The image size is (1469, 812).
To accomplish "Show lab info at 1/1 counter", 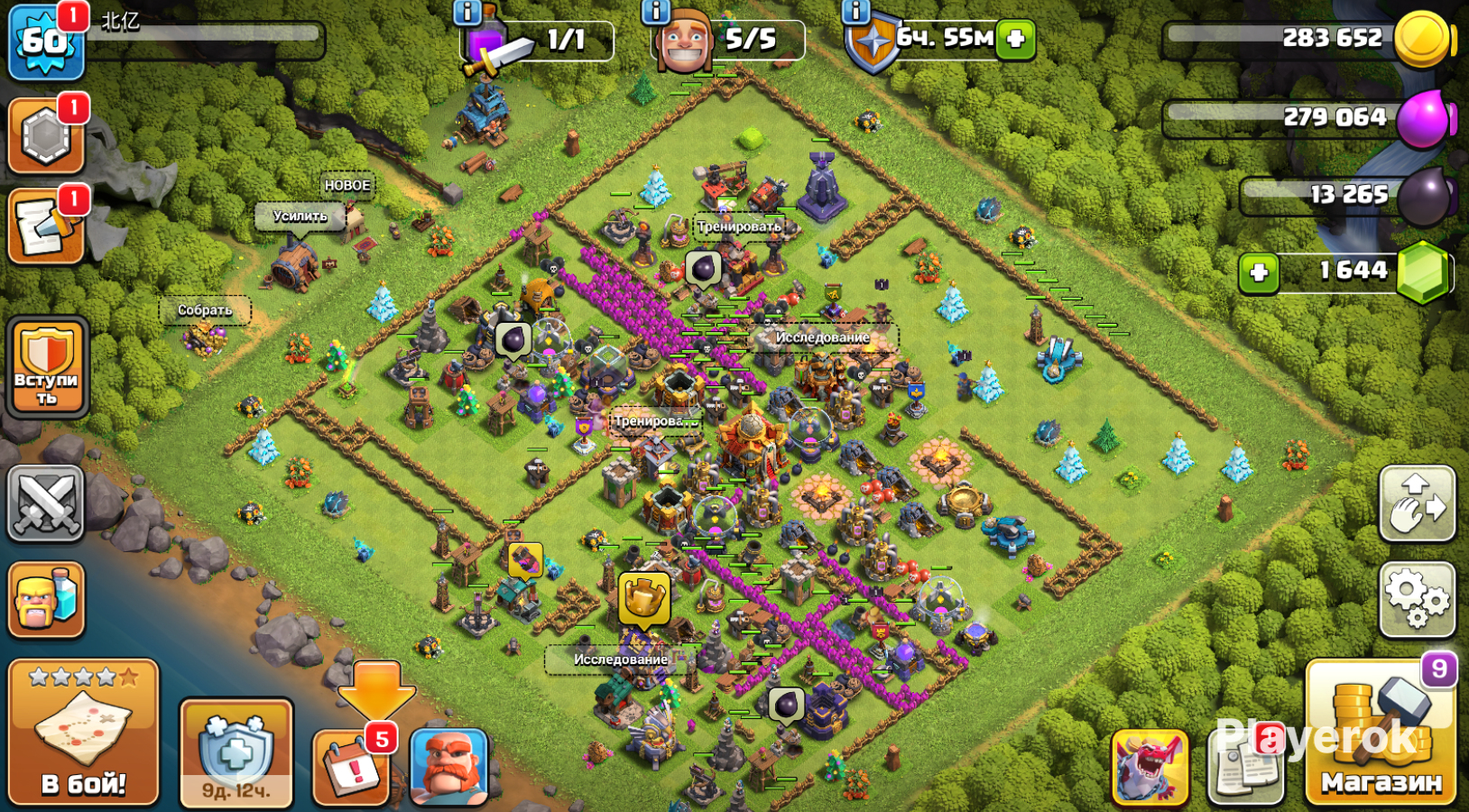I will pyautogui.click(x=467, y=12).
